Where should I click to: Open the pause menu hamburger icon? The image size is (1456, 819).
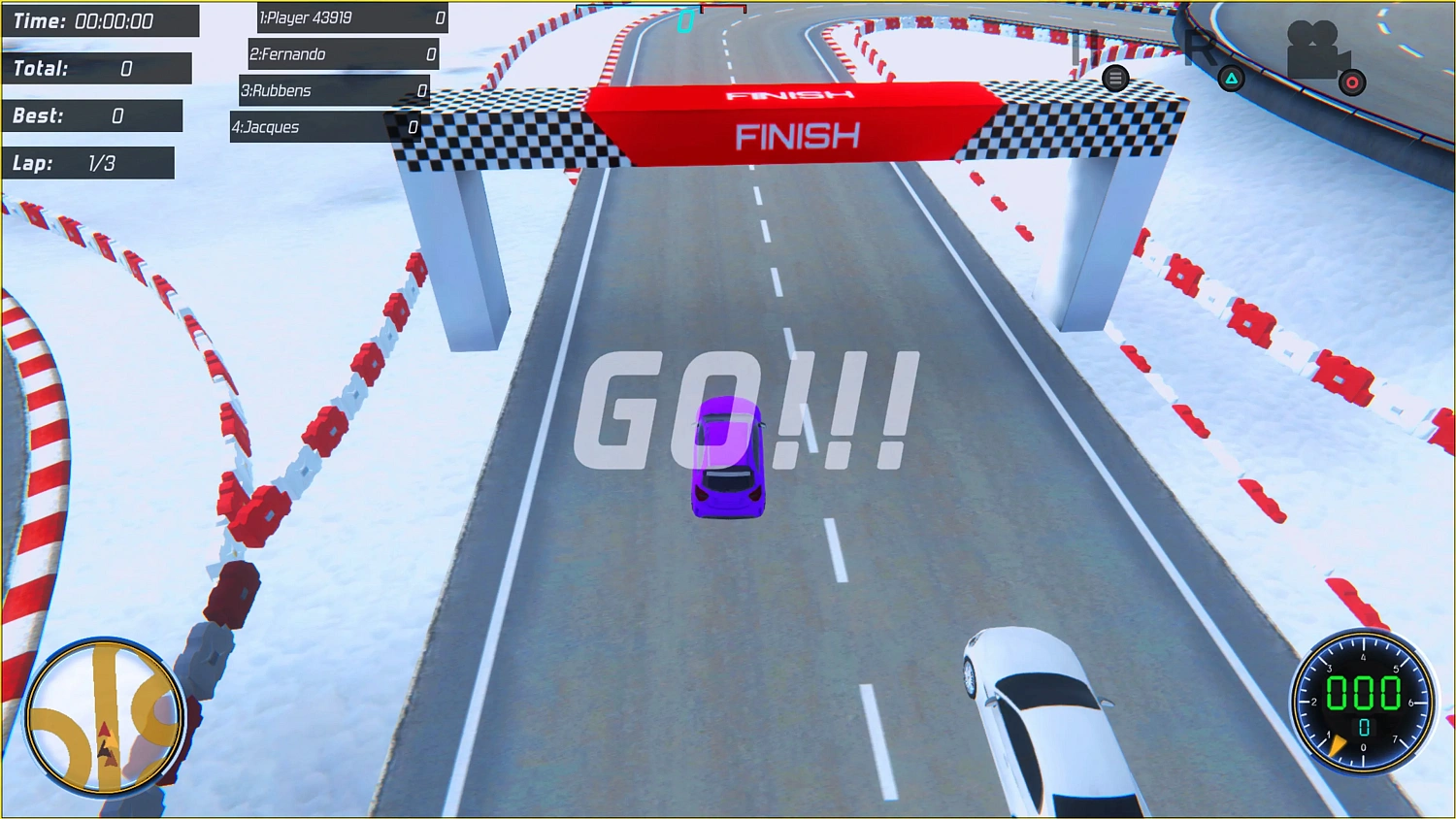[1114, 79]
